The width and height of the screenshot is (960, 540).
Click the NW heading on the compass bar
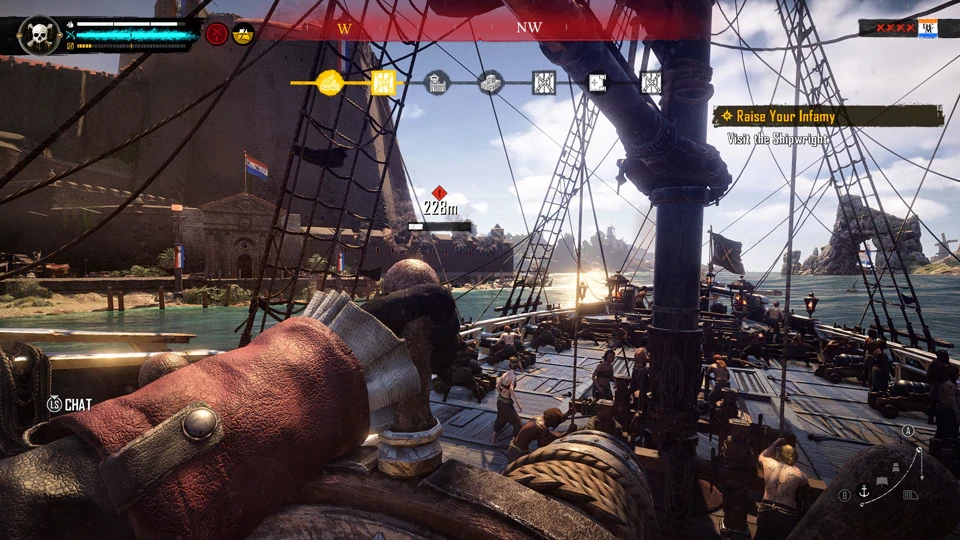529,28
